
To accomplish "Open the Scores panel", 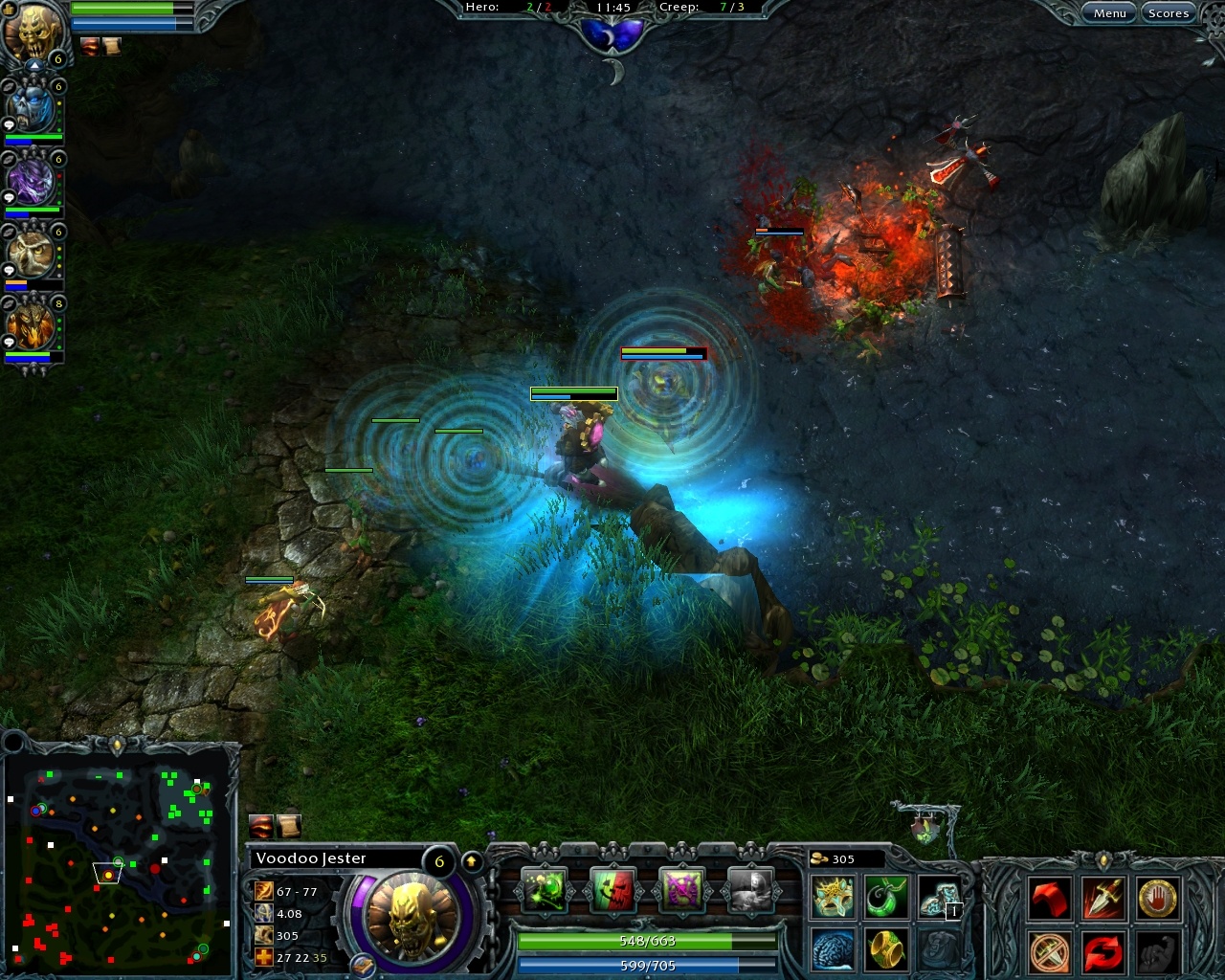I will [x=1169, y=12].
